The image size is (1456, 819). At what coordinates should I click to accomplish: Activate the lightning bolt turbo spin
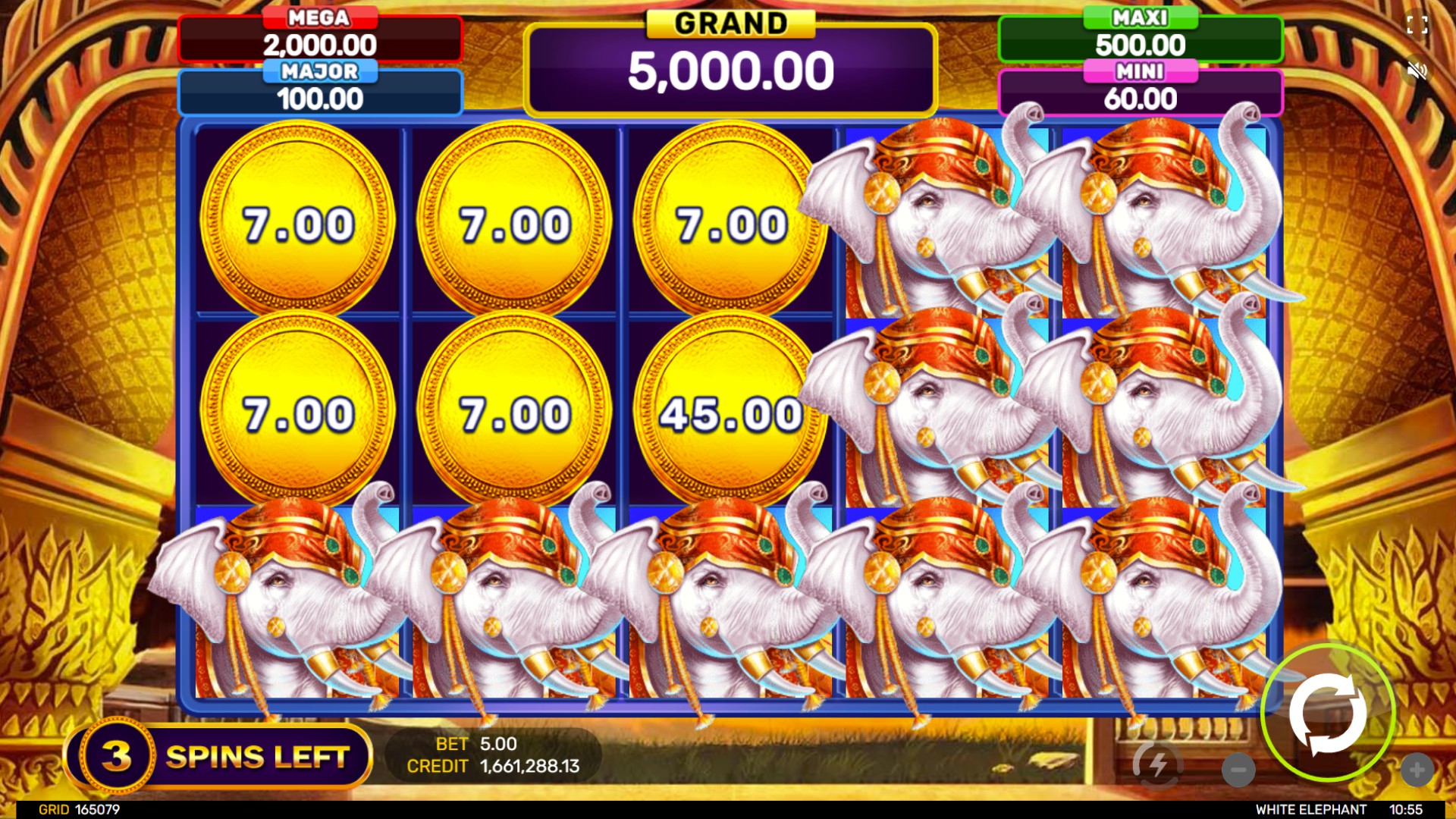point(1157,765)
